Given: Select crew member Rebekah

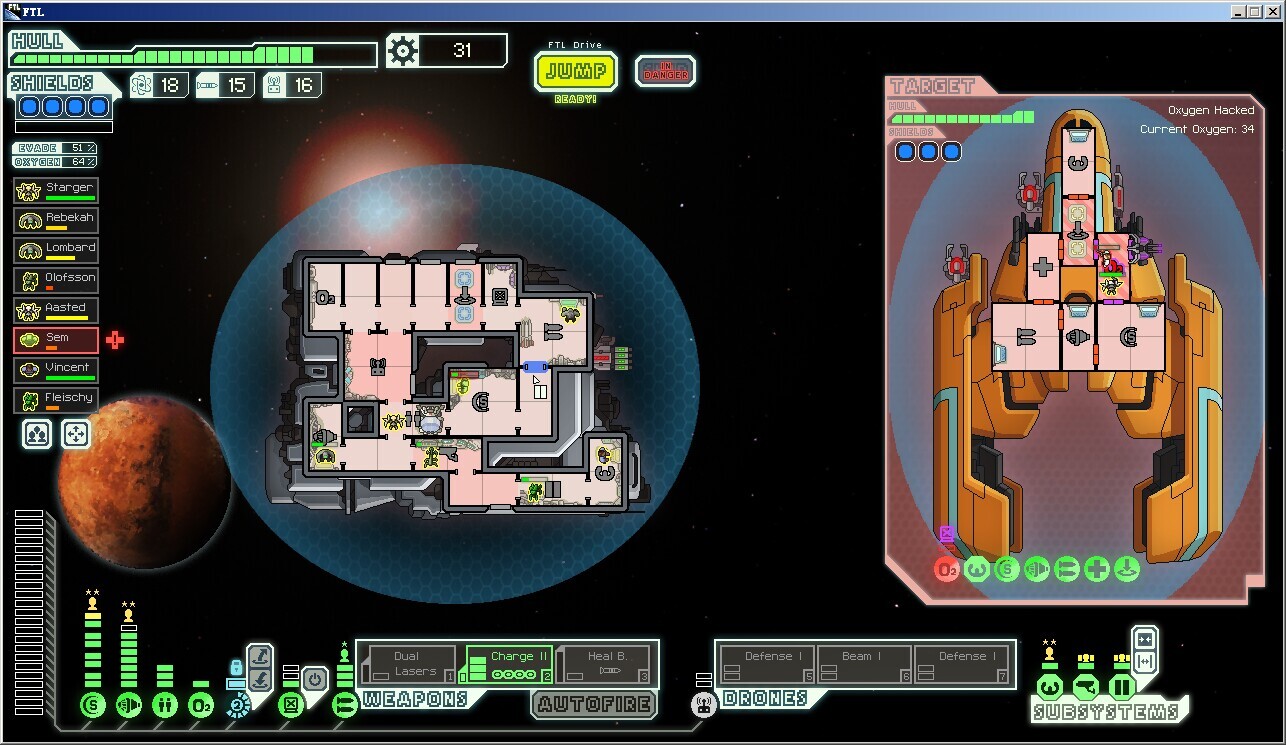Looking at the screenshot, I should (56, 220).
